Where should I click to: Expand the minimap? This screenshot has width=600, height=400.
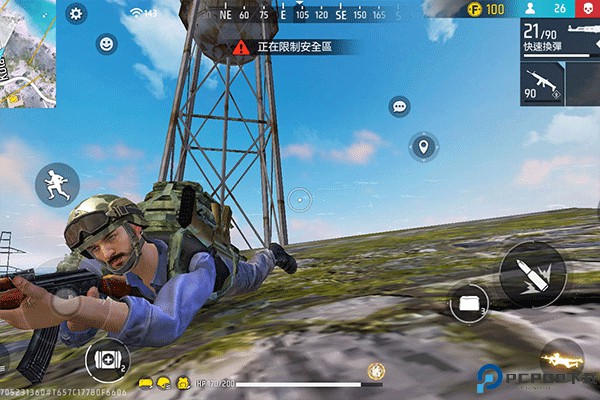click(27, 52)
